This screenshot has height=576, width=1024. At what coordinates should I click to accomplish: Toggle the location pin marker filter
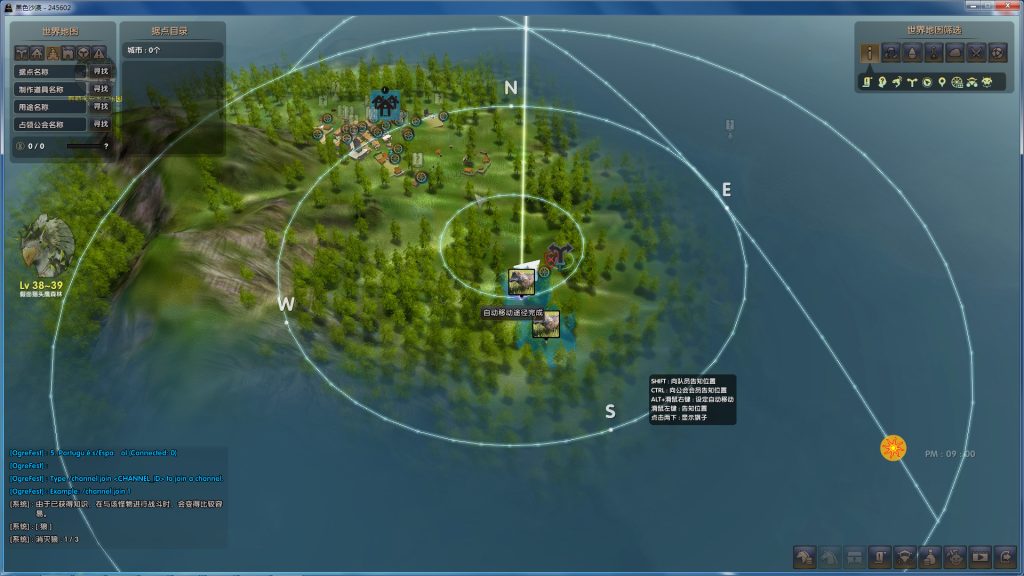point(942,81)
